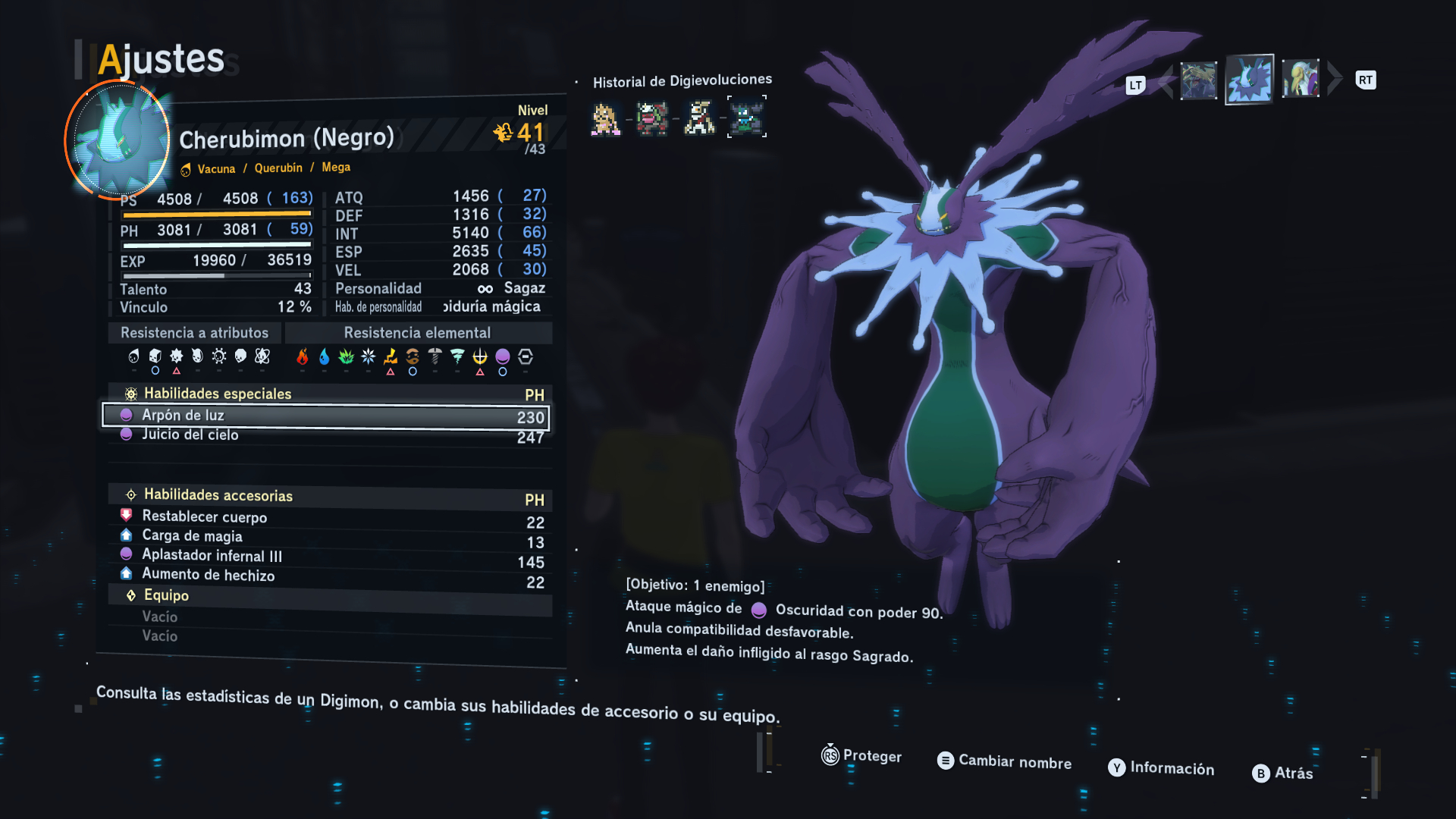Click the Cambiar nombre option
1456x819 pixels.
tap(1005, 761)
